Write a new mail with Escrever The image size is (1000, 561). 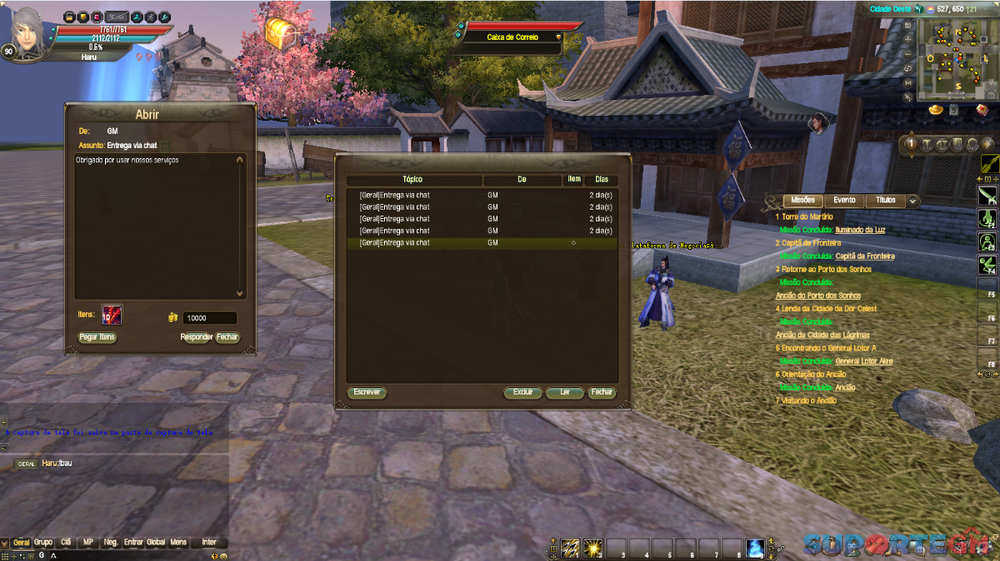(367, 392)
